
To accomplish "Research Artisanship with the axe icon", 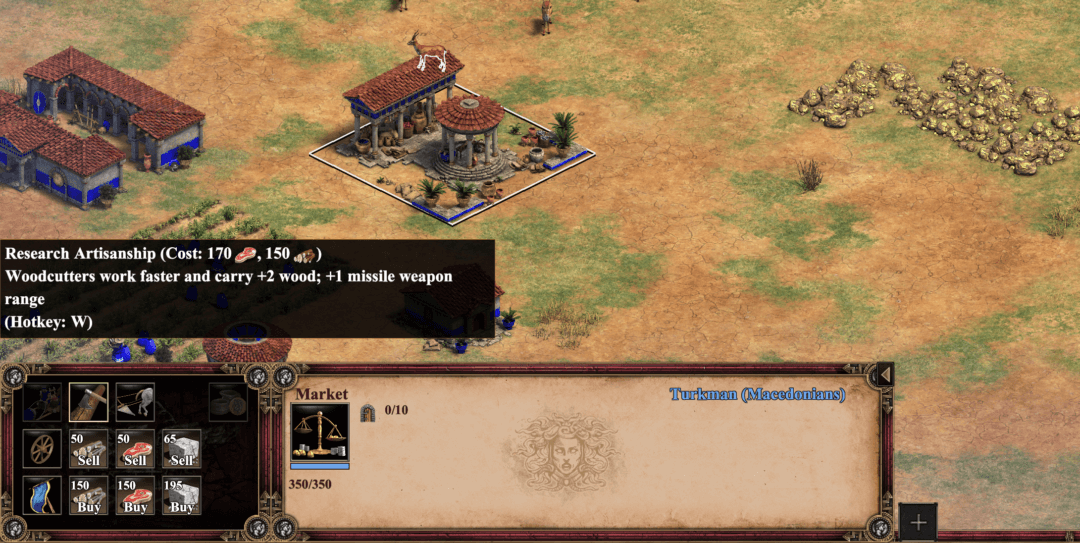I will coord(88,402).
